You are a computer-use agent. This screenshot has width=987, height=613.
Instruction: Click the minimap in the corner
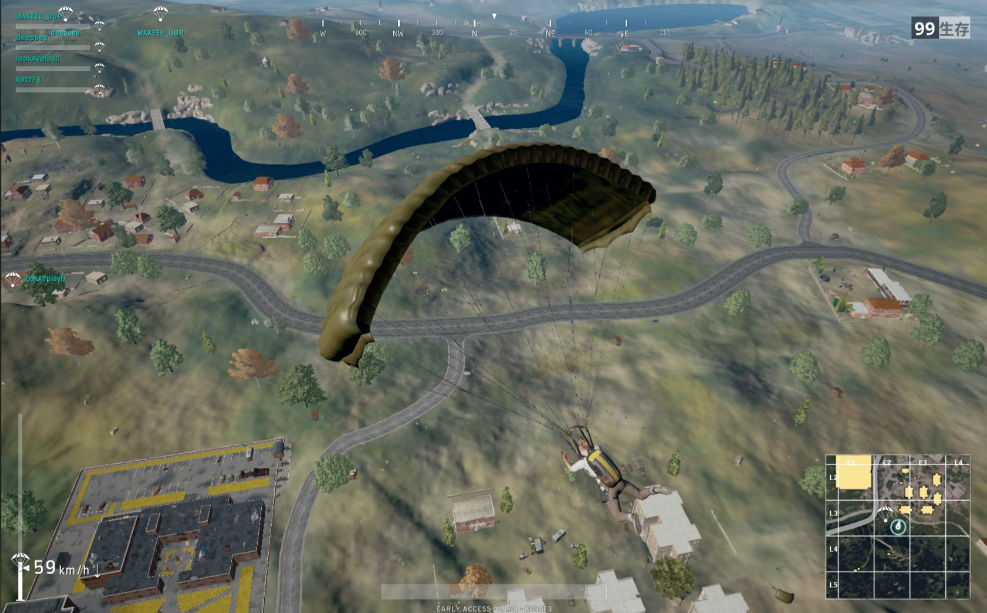[x=897, y=526]
